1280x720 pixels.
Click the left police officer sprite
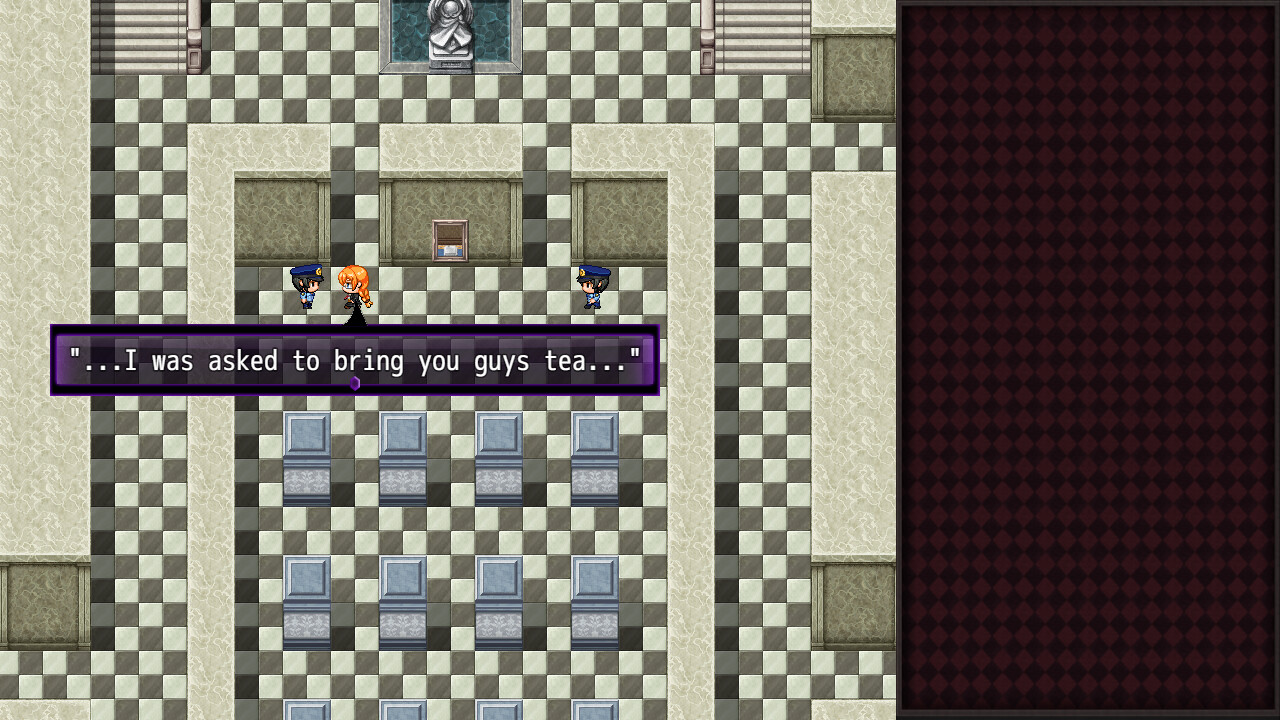[307, 288]
